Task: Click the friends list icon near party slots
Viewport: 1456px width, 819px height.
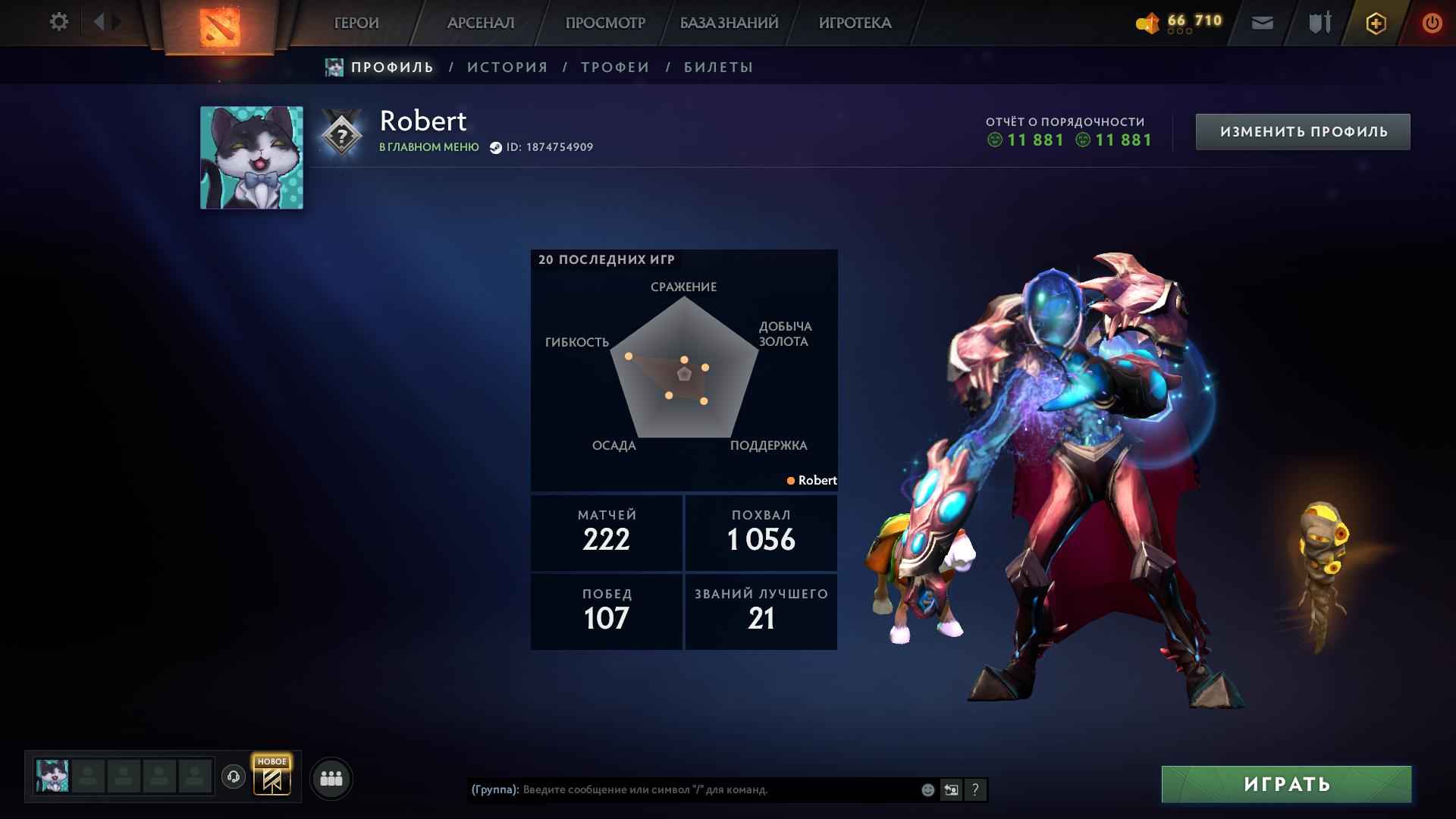Action: (x=331, y=777)
